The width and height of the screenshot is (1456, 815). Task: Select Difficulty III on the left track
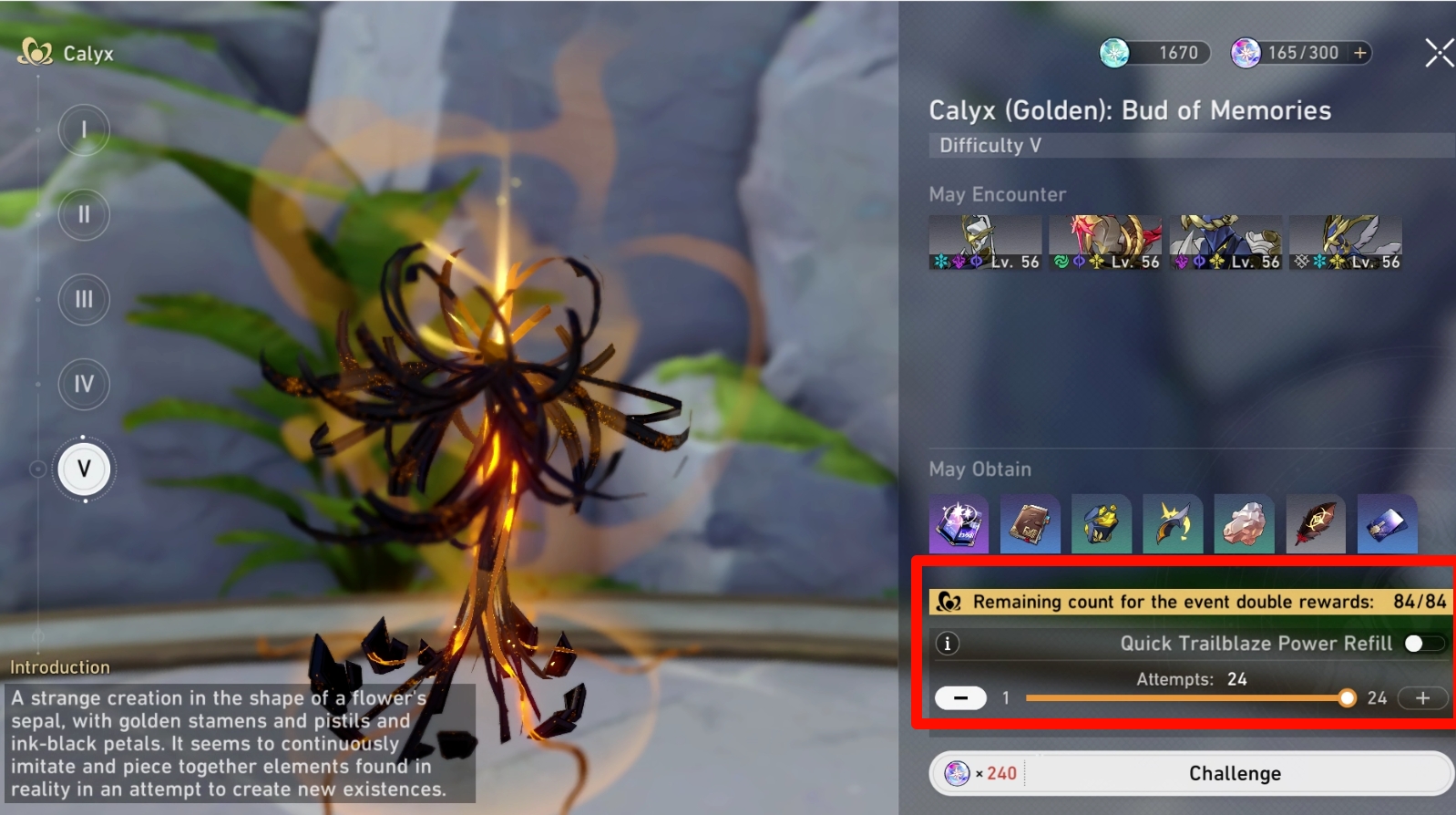click(83, 299)
